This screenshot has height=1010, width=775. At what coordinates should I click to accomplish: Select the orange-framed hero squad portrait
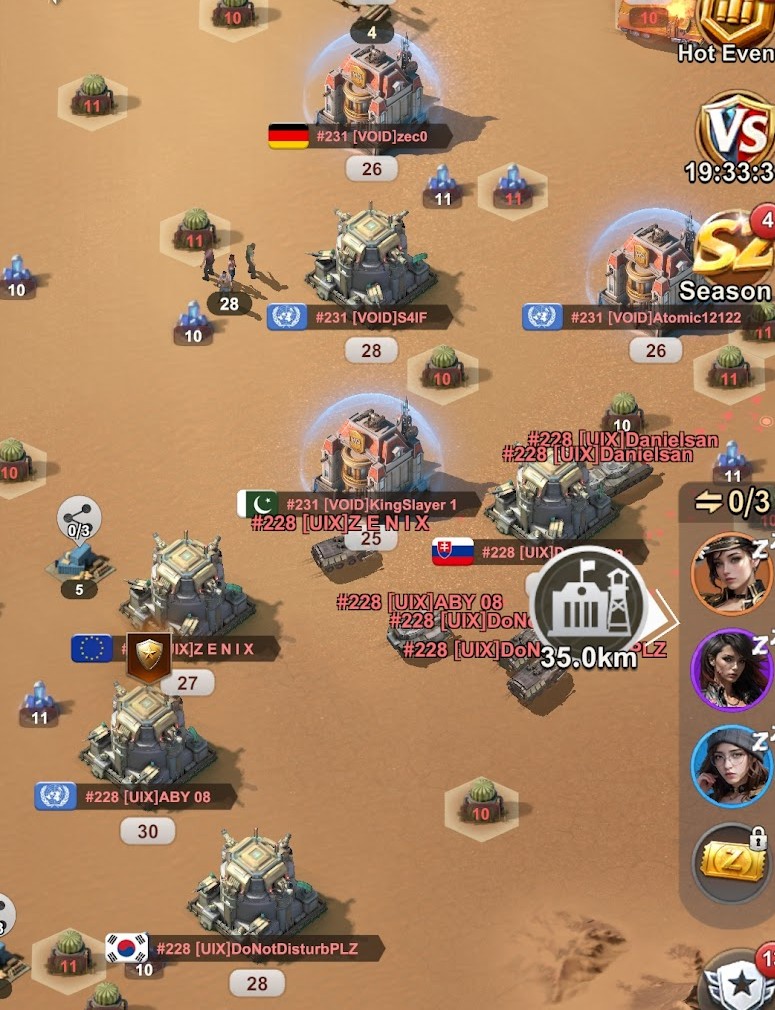click(x=732, y=573)
